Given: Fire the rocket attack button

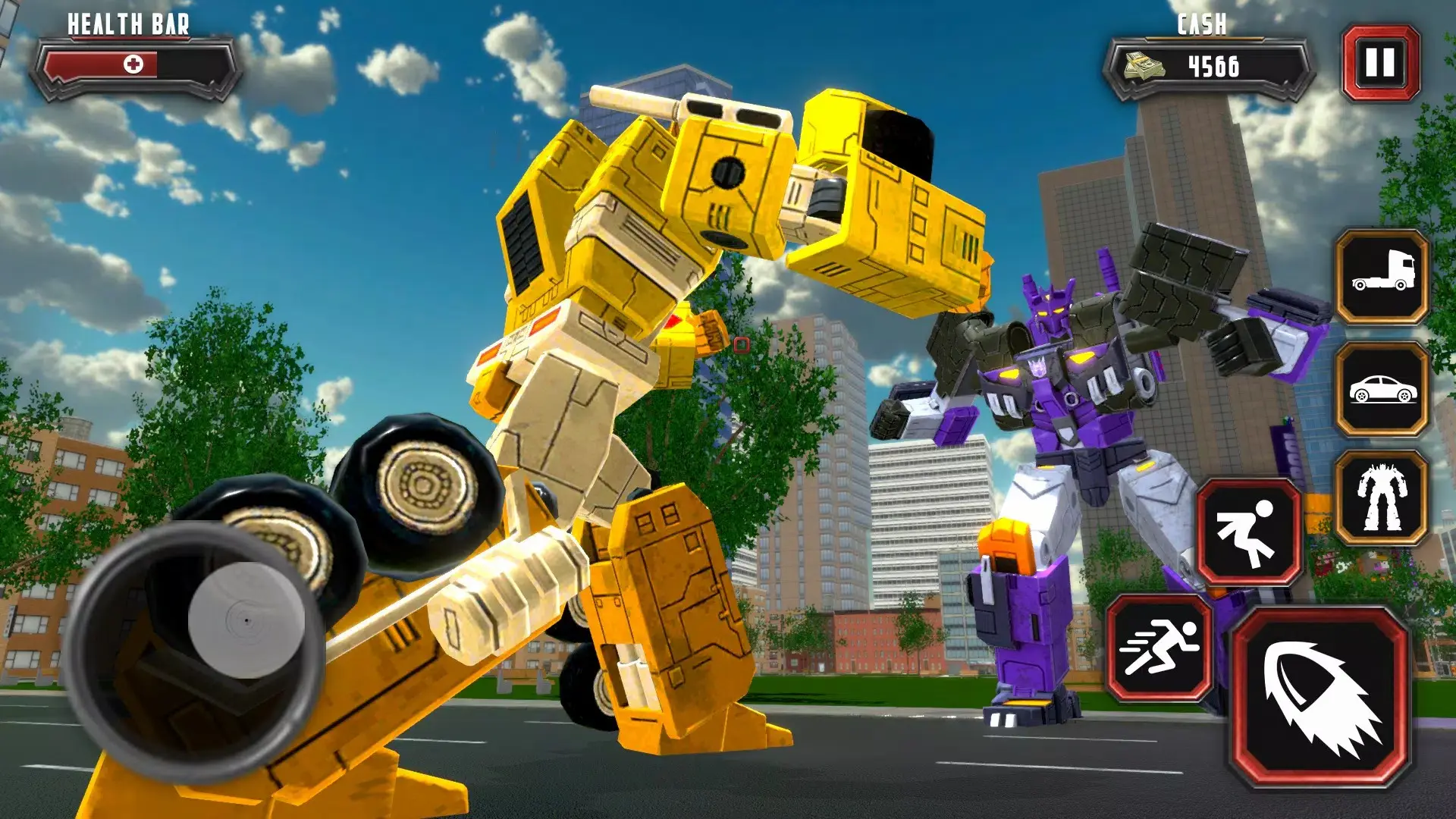Looking at the screenshot, I should point(1319,698).
